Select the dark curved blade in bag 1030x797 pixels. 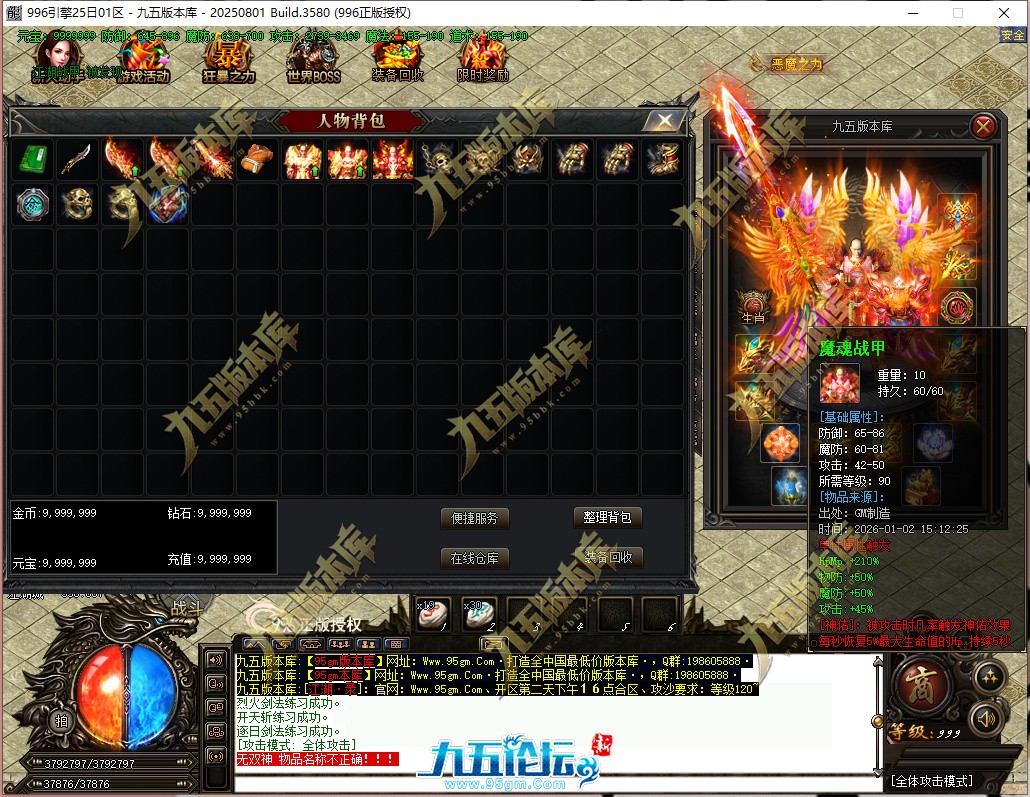click(x=77, y=160)
